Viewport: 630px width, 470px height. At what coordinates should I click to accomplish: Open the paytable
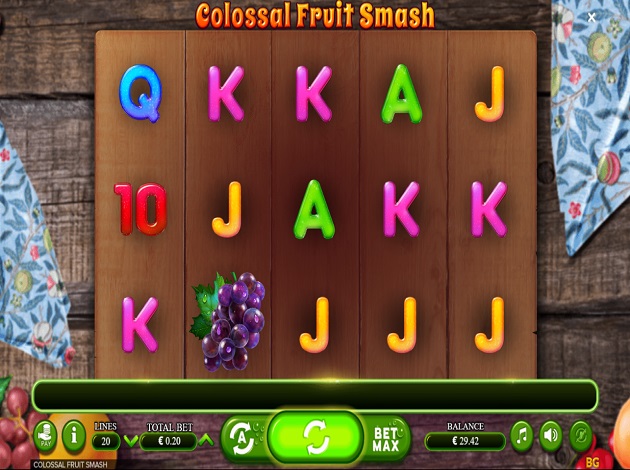pyautogui.click(x=46, y=436)
